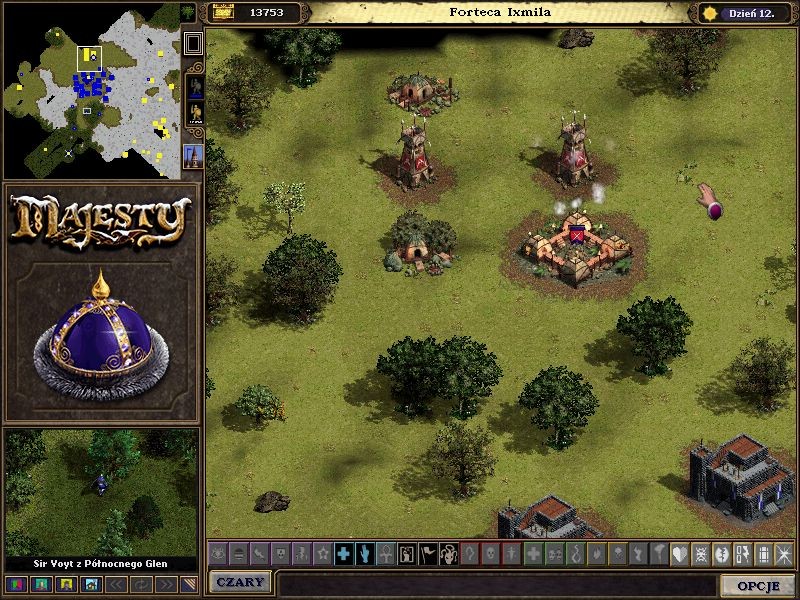
Task: Select the golden hero figure icon by minimap
Action: (194, 113)
